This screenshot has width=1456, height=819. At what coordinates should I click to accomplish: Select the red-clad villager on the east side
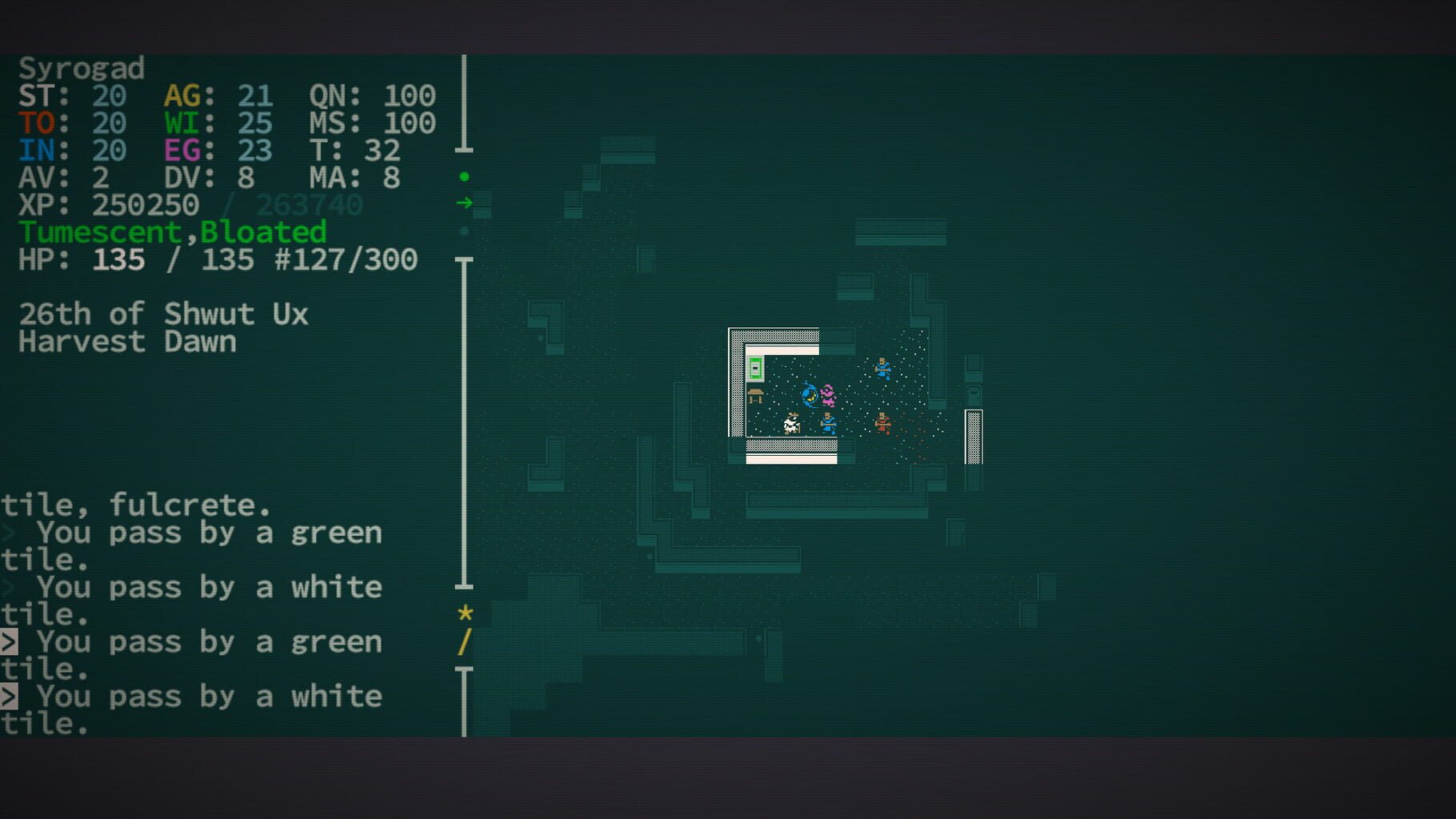tap(882, 423)
